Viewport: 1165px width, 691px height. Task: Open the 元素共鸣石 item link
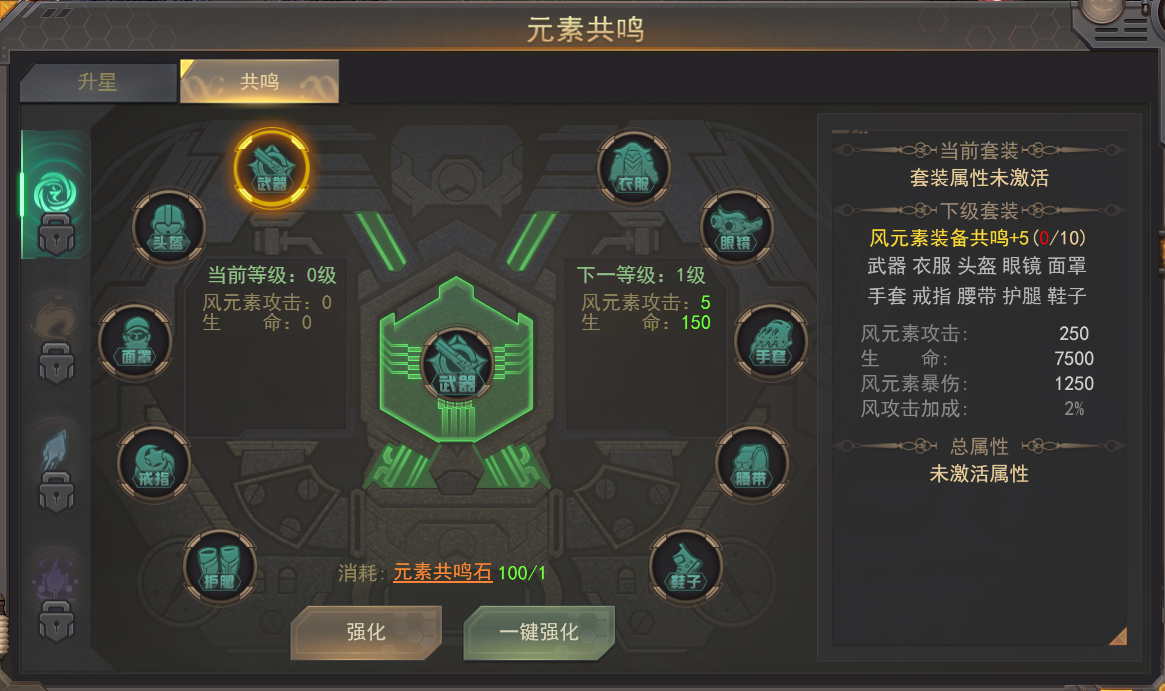point(442,573)
